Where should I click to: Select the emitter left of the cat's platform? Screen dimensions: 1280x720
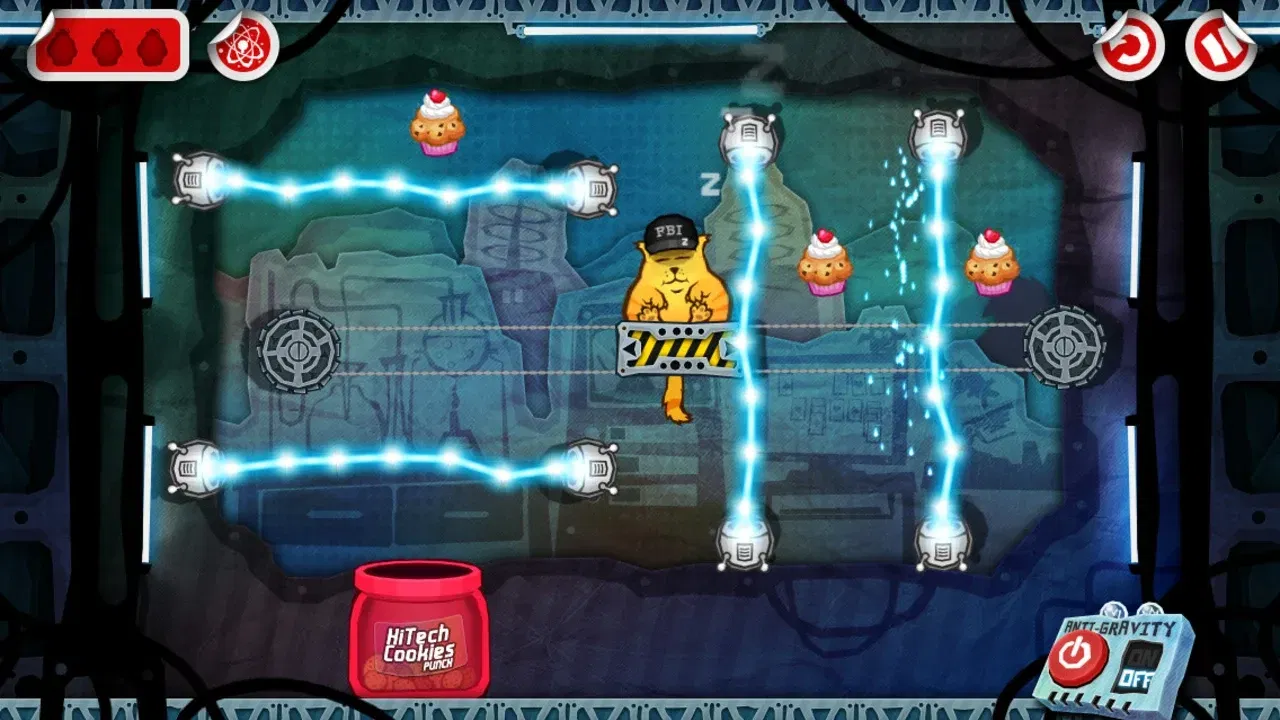pyautogui.click(x=592, y=469)
